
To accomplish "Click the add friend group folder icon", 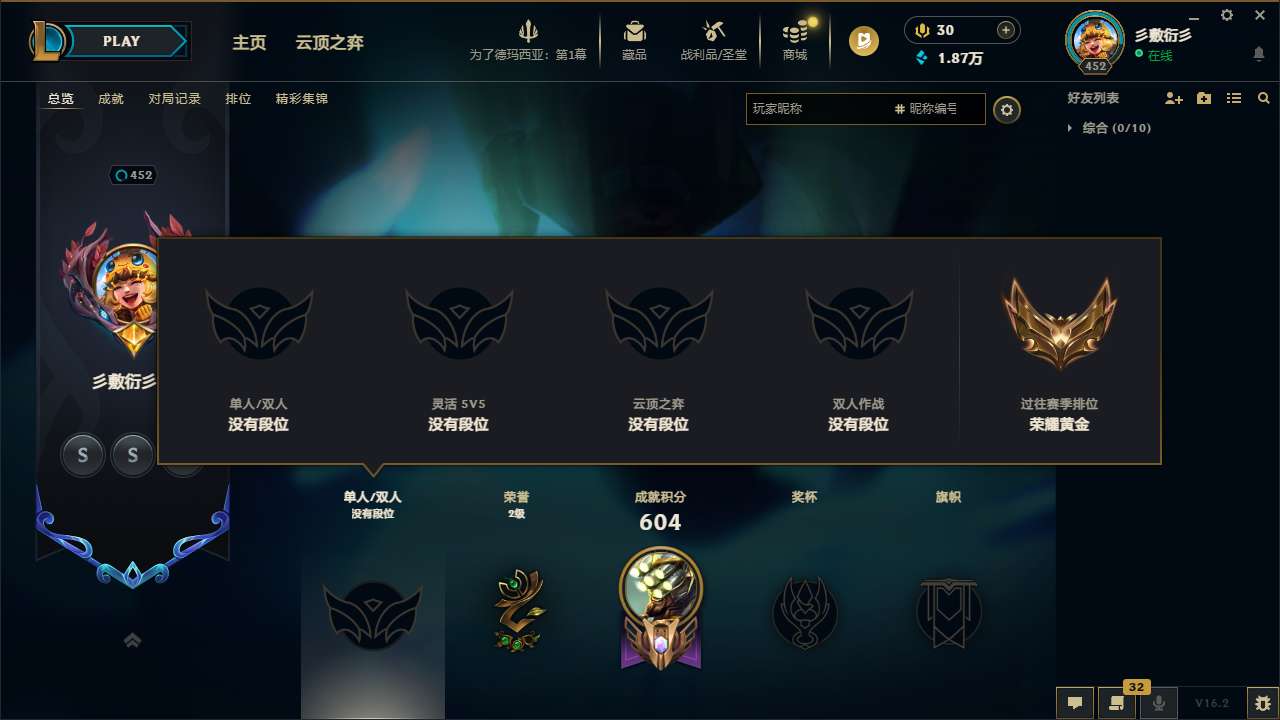I will point(1203,98).
